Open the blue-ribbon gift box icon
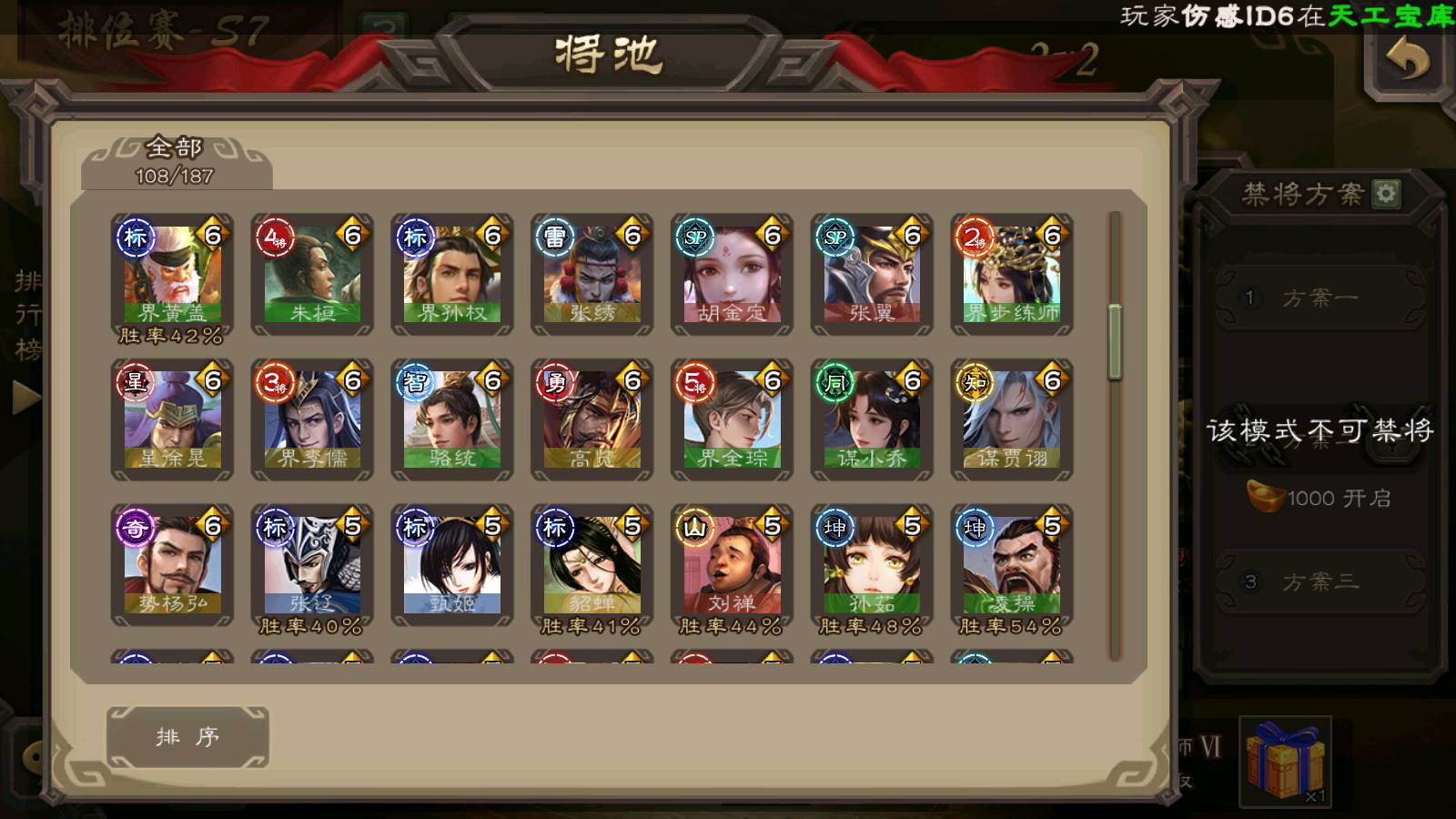The width and height of the screenshot is (1456, 819). [x=1285, y=762]
